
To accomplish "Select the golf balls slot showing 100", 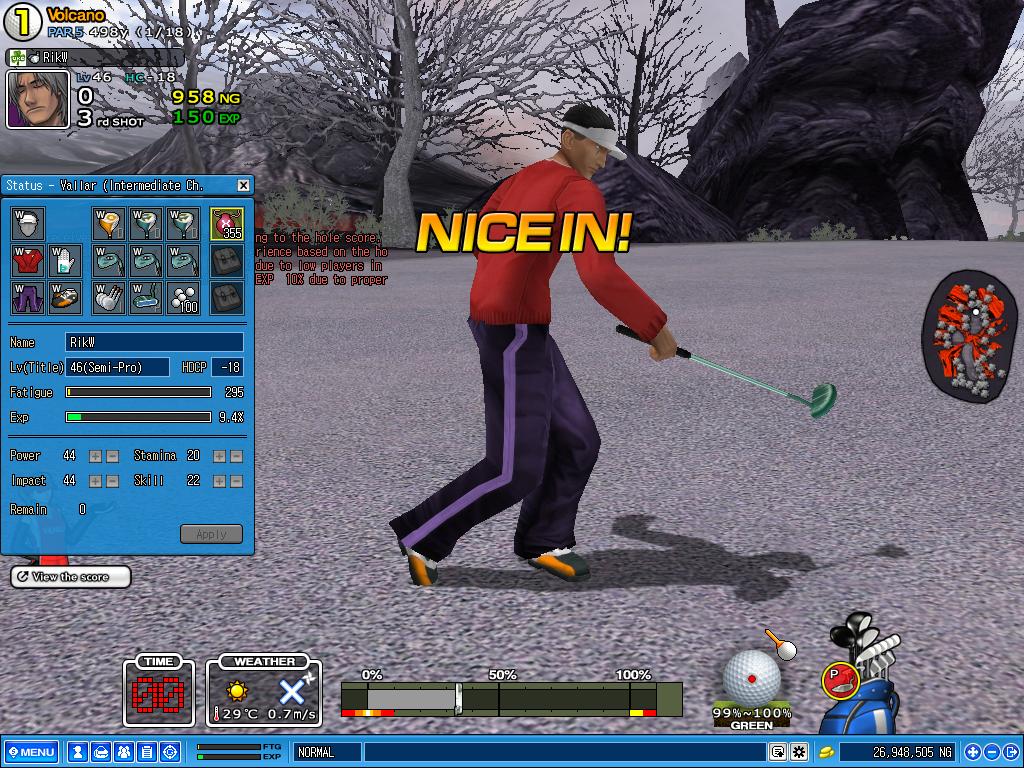I will 183,297.
